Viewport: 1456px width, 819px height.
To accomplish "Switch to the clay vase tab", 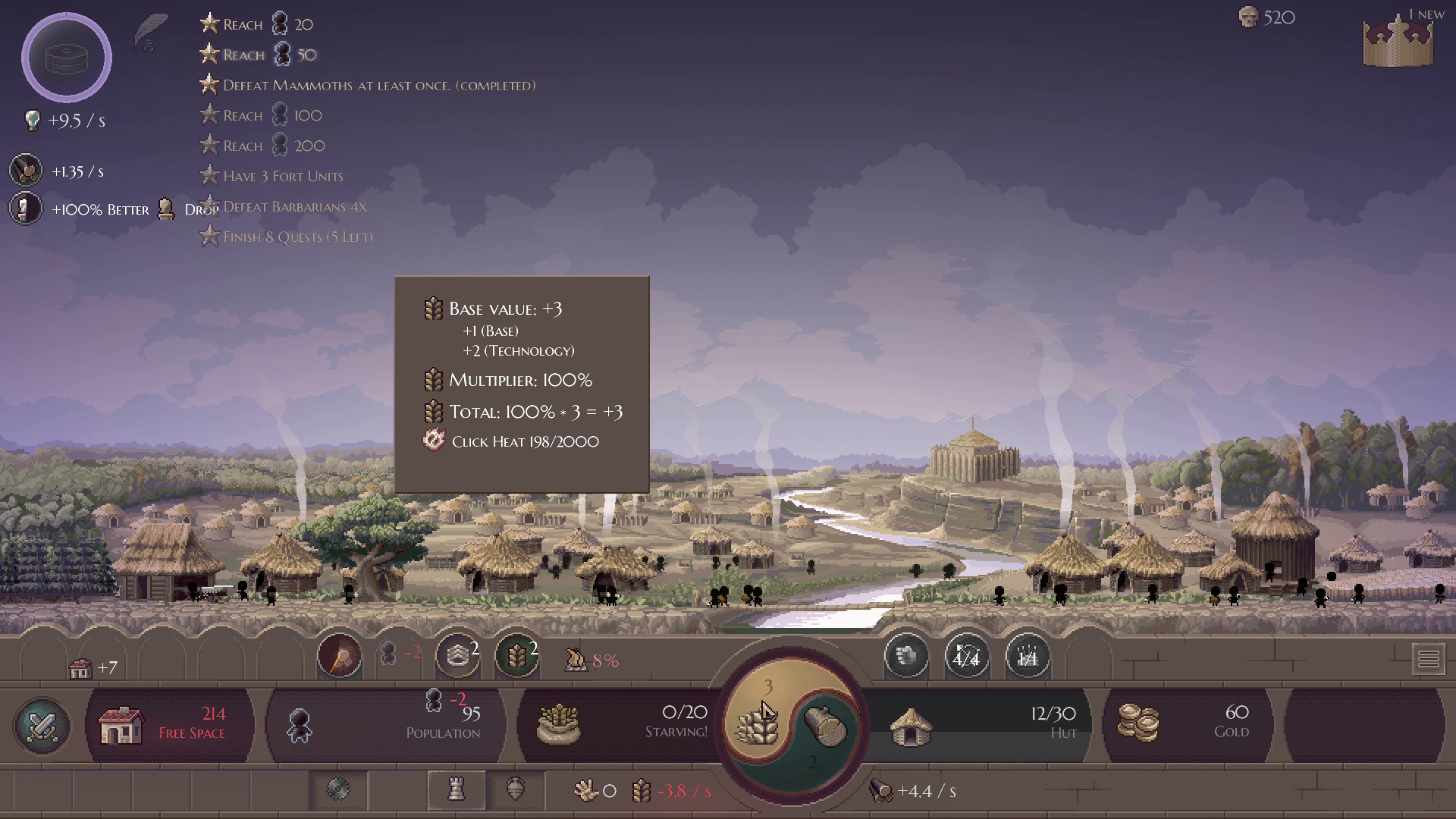I will [516, 790].
